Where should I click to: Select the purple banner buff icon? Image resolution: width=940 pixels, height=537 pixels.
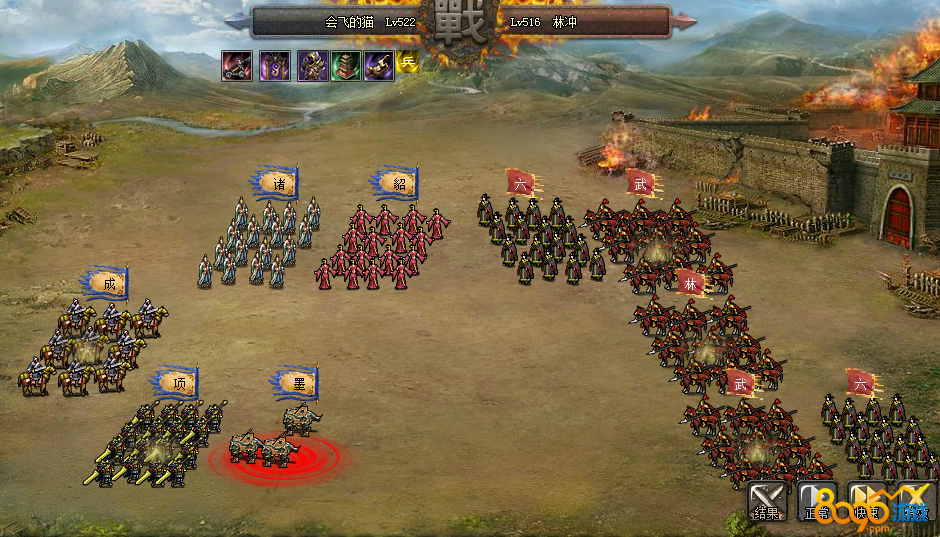(275, 66)
